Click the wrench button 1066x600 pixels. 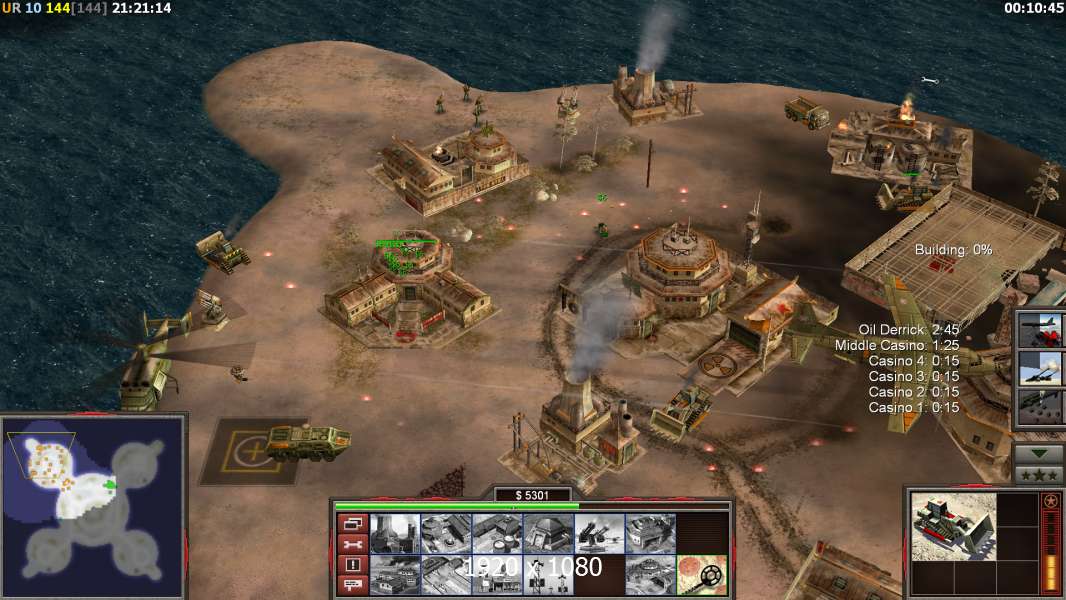click(x=351, y=544)
